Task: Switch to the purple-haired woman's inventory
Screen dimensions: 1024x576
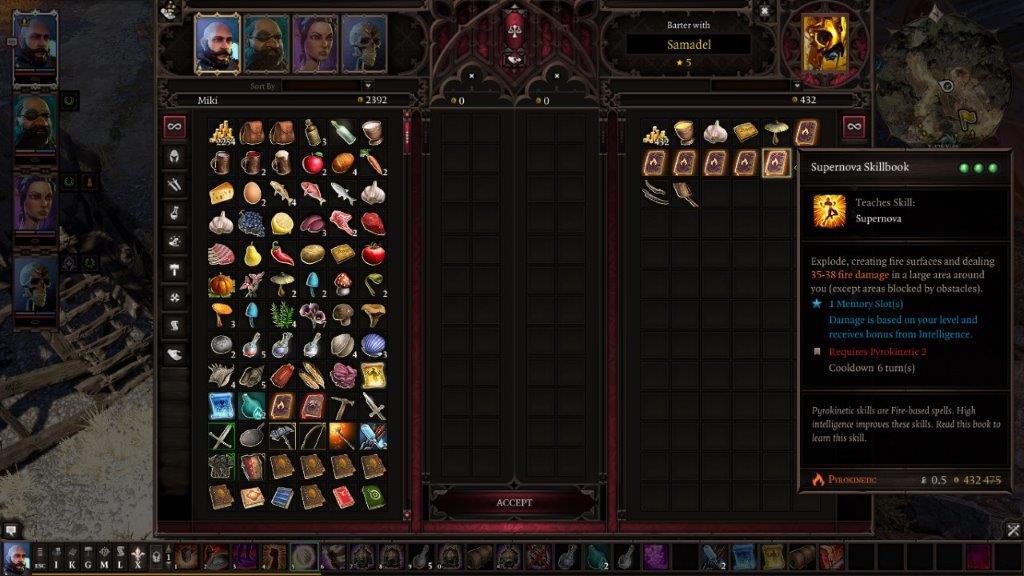Action: click(x=314, y=43)
